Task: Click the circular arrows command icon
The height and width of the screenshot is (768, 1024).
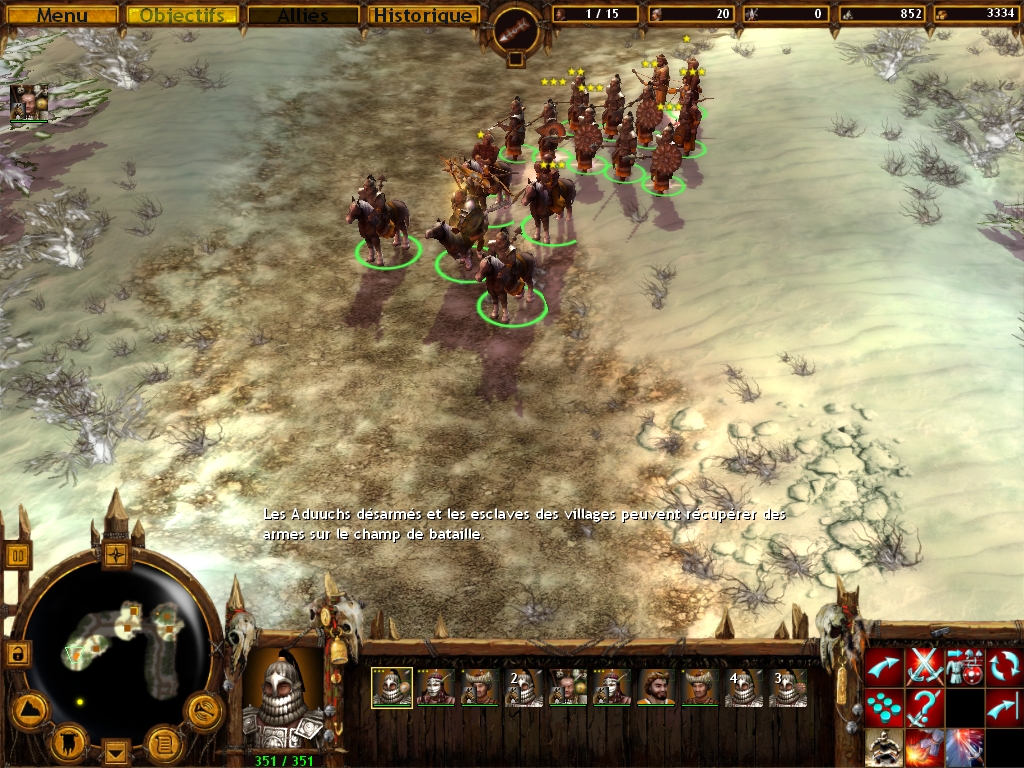Action: (x=1004, y=667)
